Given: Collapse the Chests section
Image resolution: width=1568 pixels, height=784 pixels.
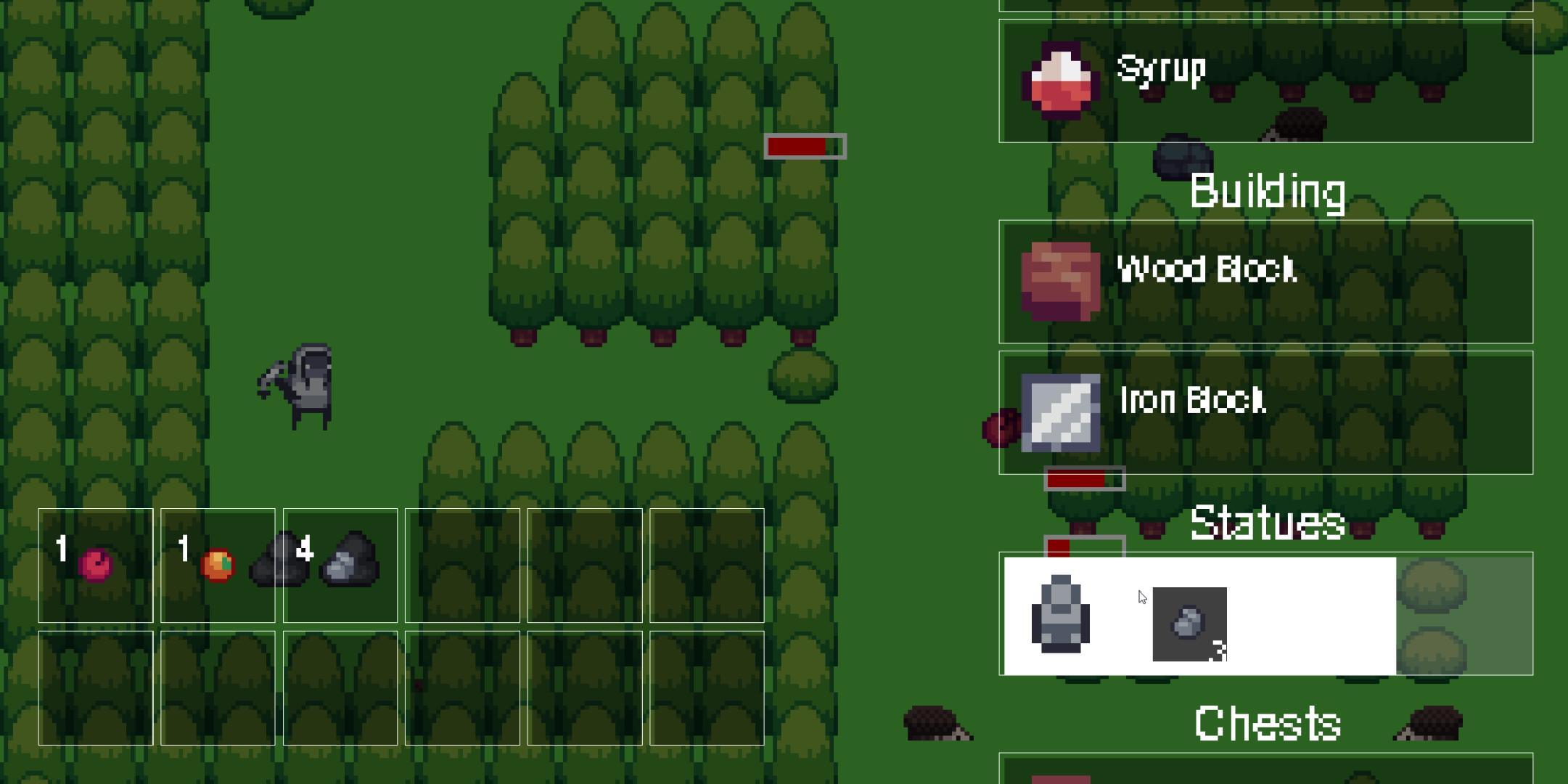Looking at the screenshot, I should click(x=1266, y=722).
